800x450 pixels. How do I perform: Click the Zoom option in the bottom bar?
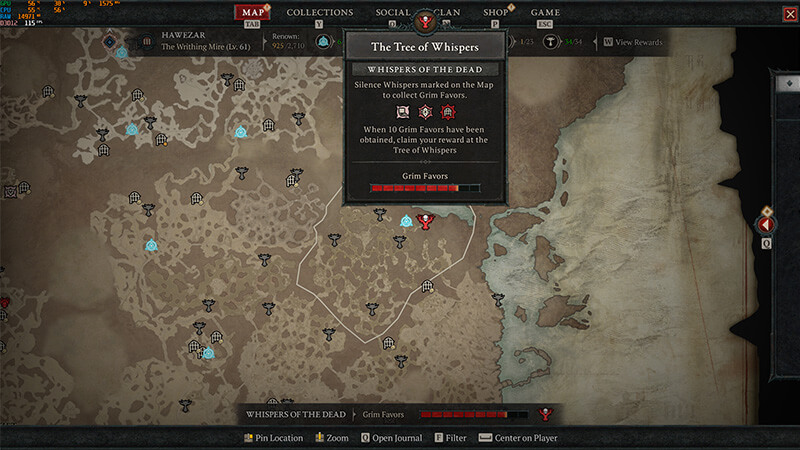coord(332,438)
